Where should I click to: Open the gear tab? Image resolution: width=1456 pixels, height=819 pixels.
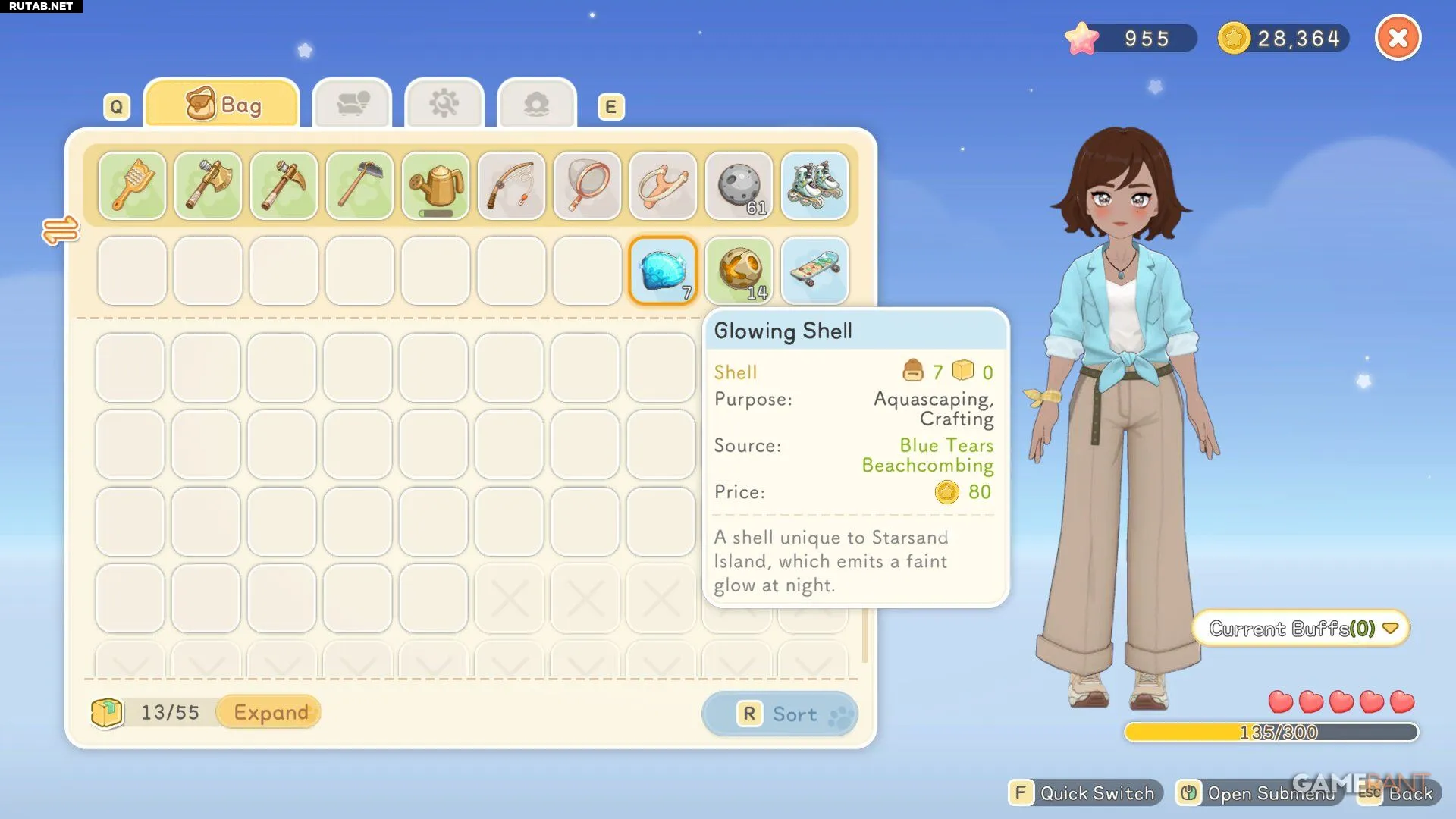[x=444, y=104]
